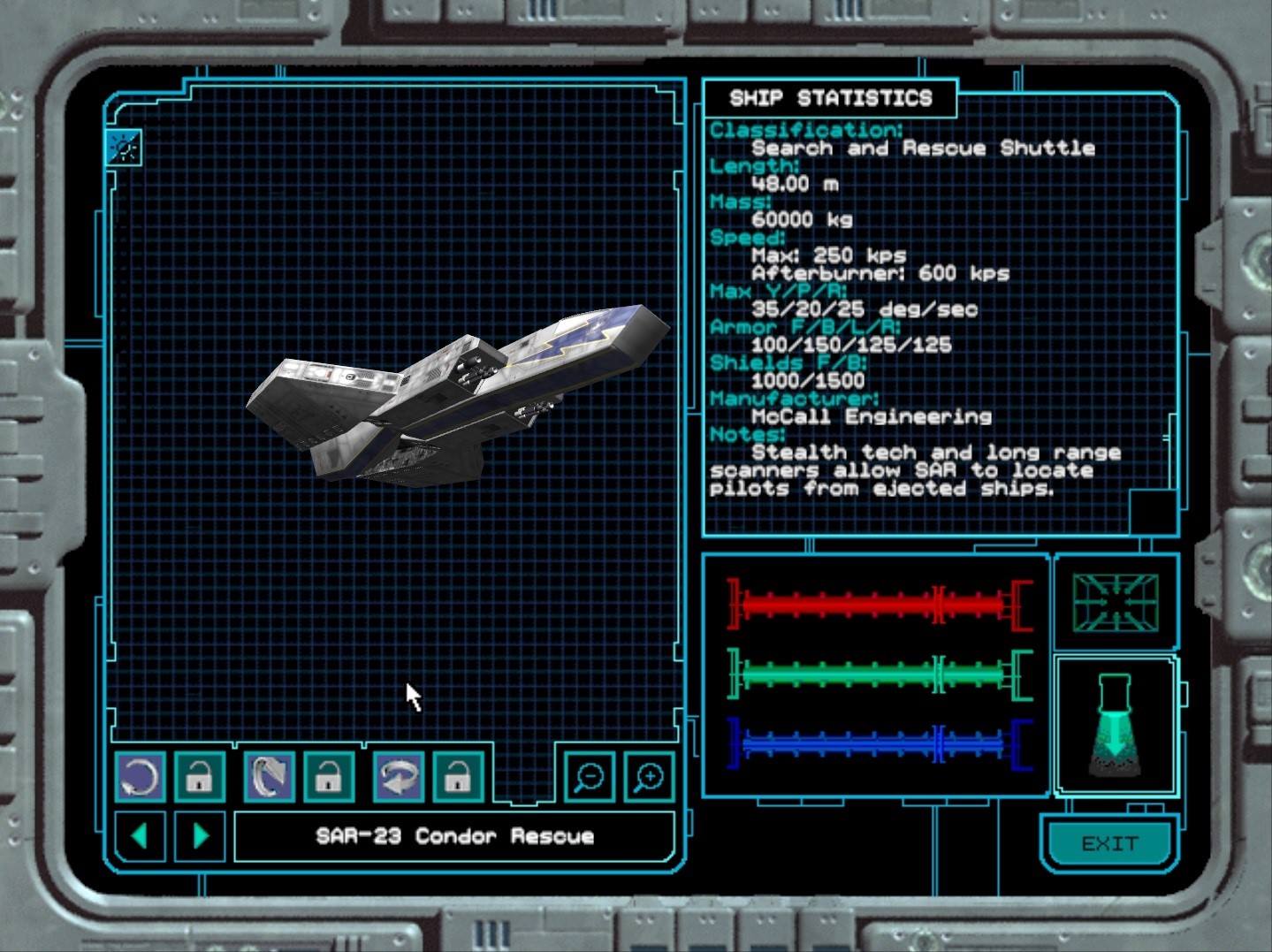
Task: Click the inward-arrows grid view icon
Action: click(1115, 603)
